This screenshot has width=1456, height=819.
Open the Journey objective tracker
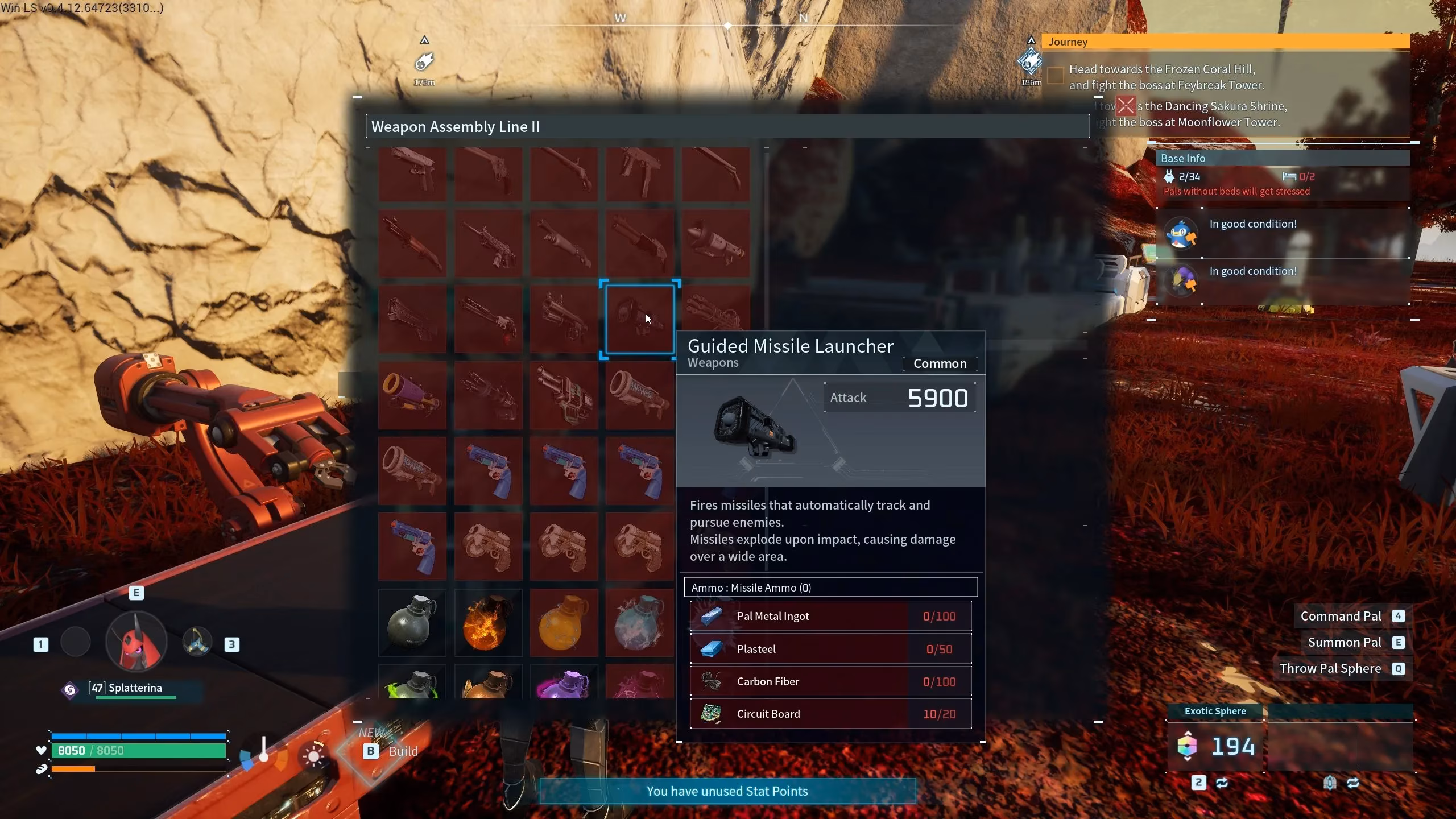point(1226,42)
